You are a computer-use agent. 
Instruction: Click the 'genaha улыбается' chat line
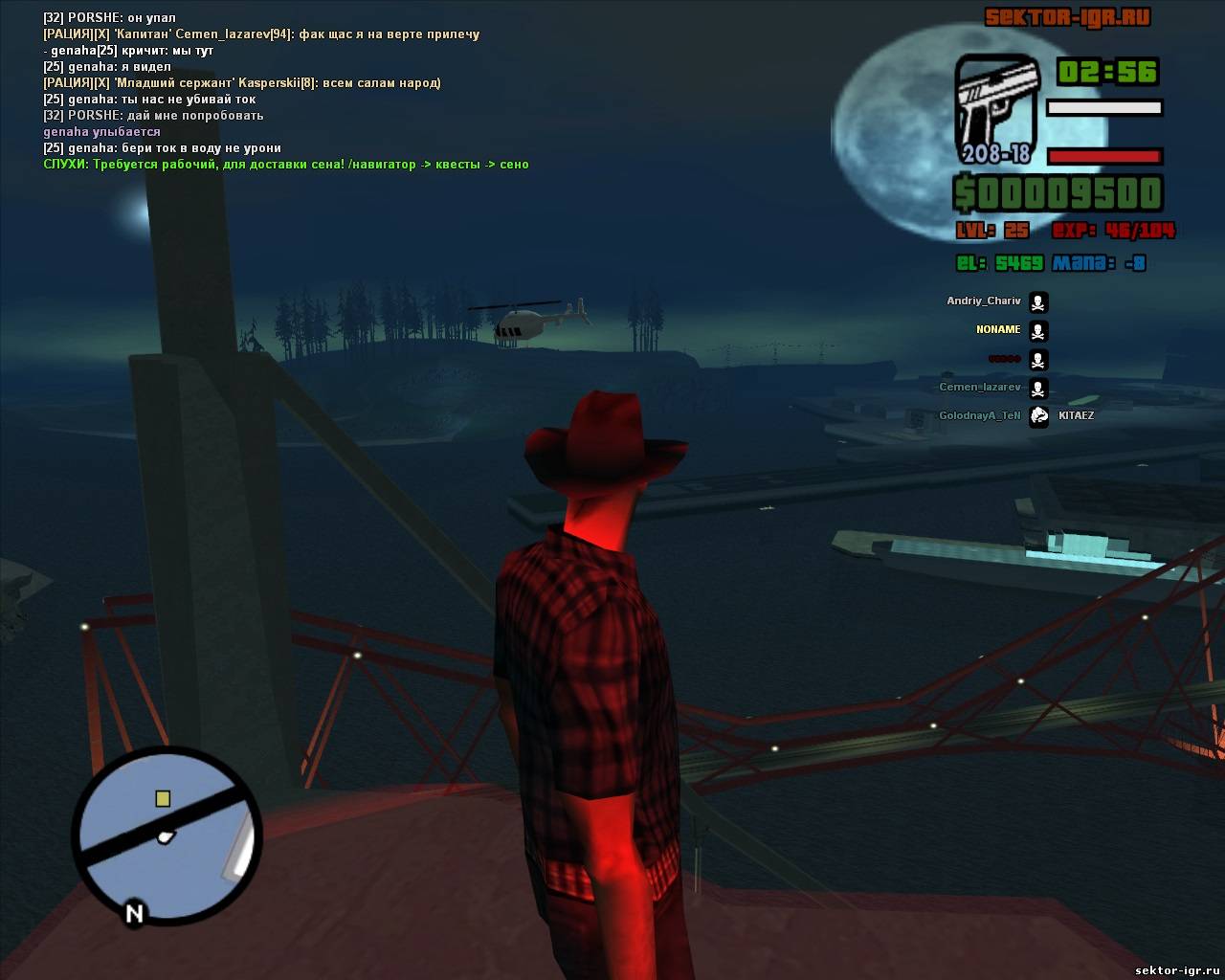tap(101, 132)
